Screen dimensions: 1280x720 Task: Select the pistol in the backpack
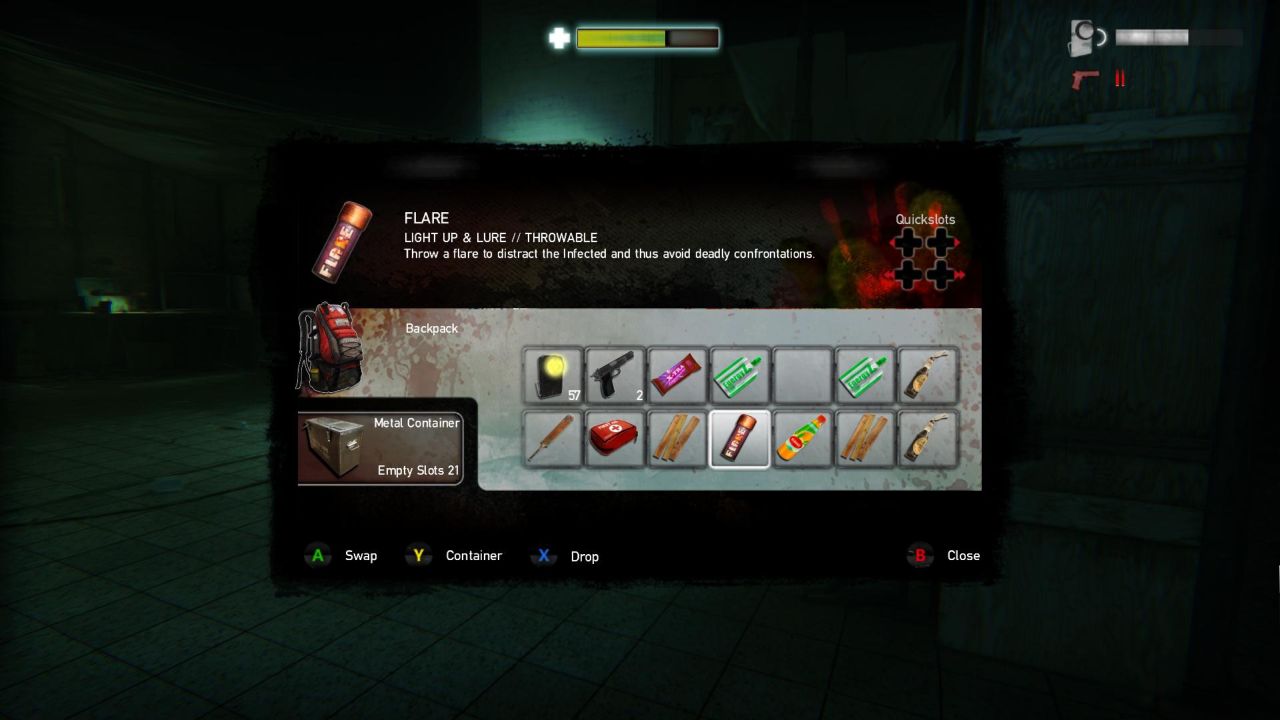[x=616, y=375]
